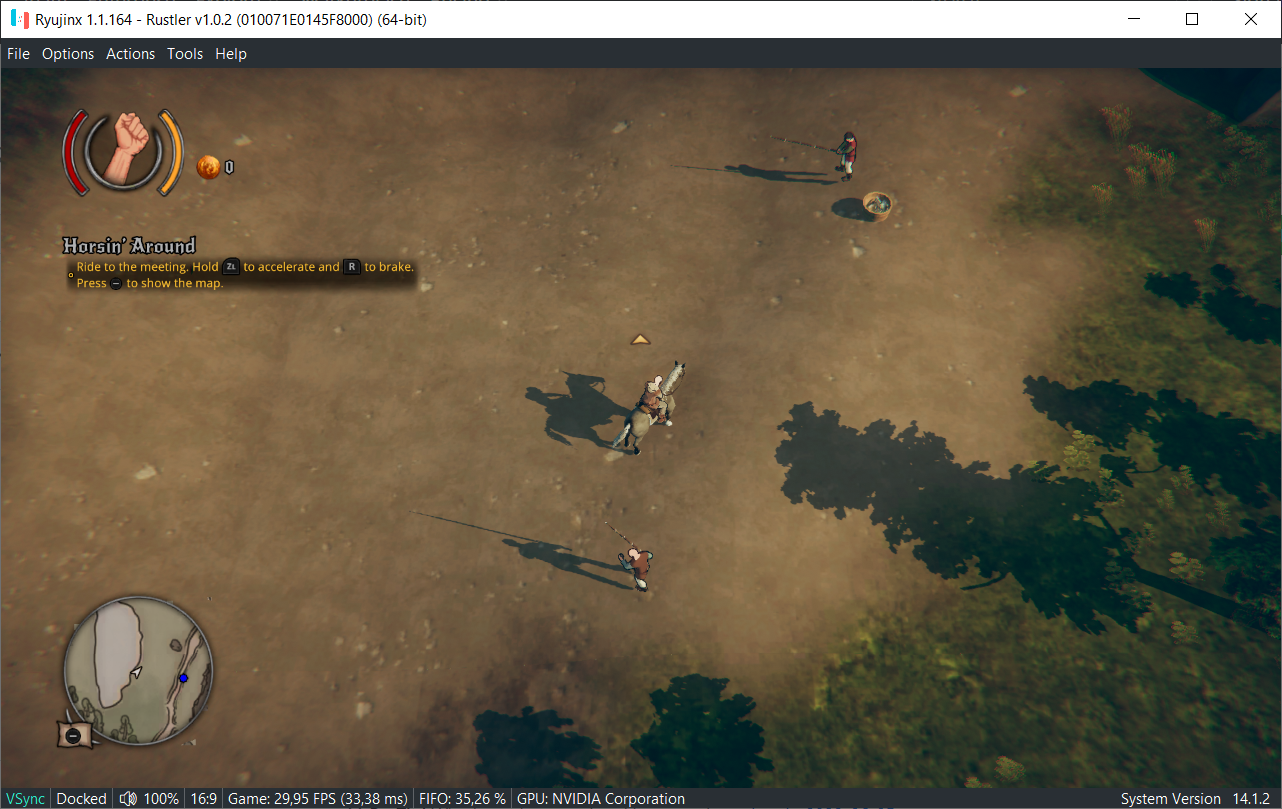
Task: Open the File menu
Action: (x=17, y=54)
